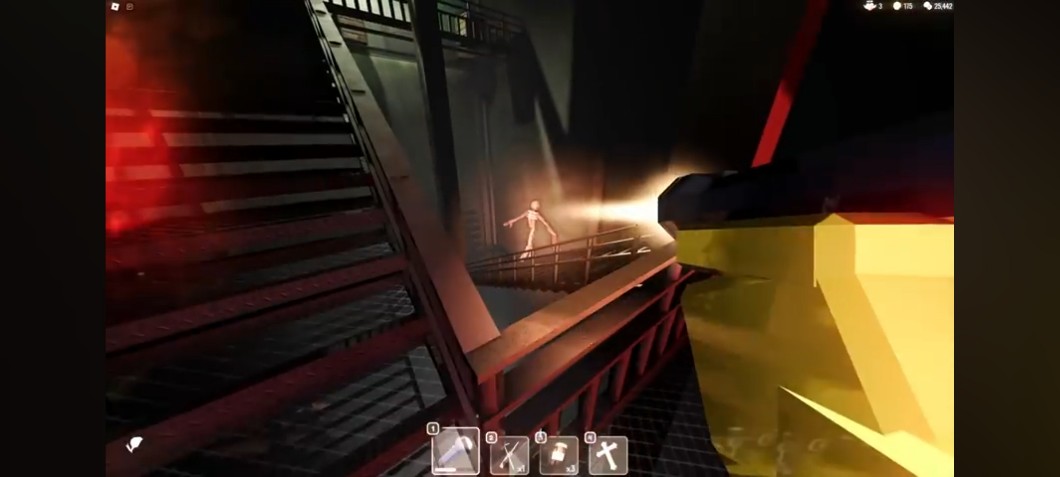Select the crucifix hotbar slot
Image resolution: width=1060 pixels, height=477 pixels.
(608, 455)
